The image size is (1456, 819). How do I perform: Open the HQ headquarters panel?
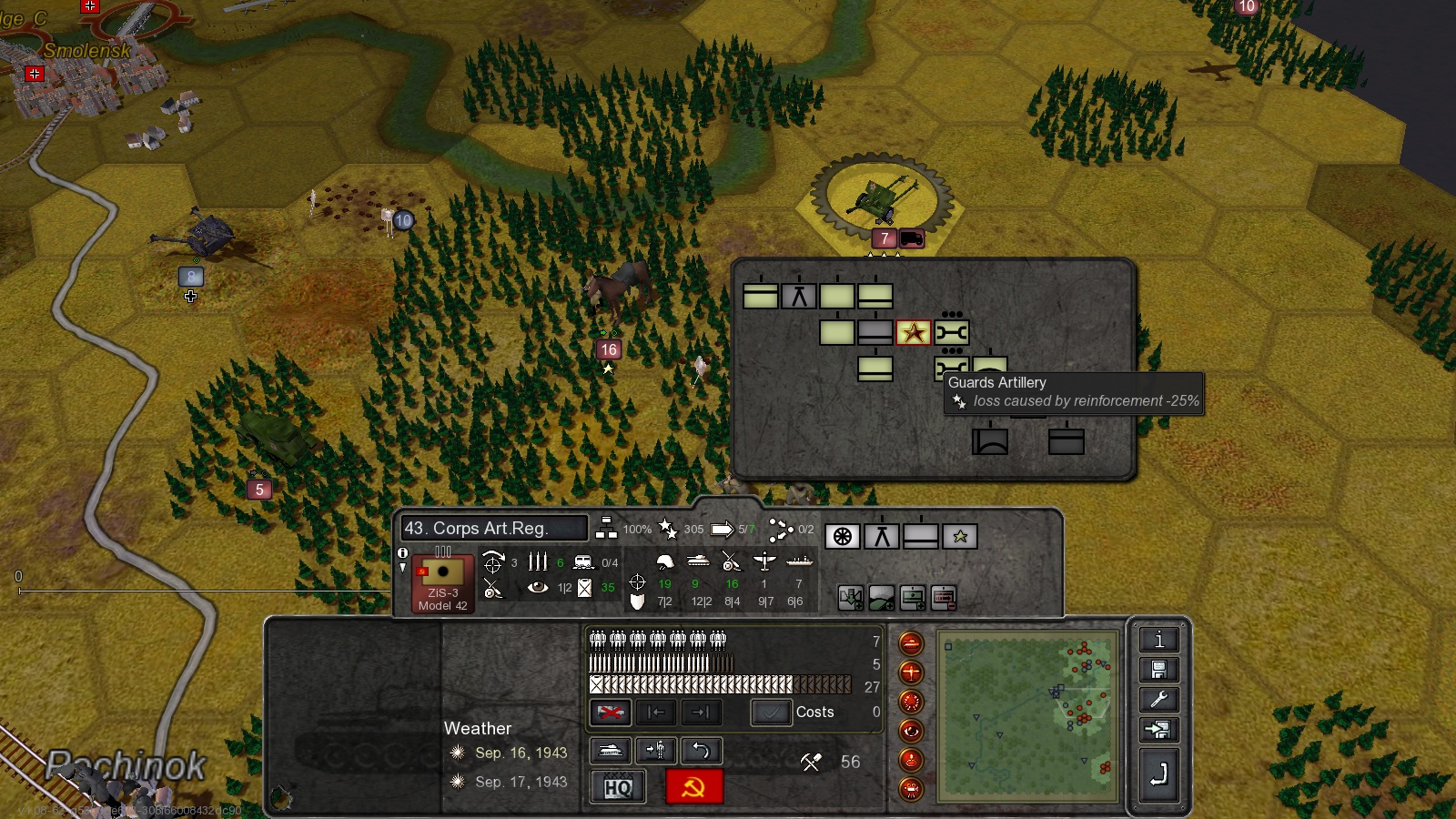click(x=618, y=787)
